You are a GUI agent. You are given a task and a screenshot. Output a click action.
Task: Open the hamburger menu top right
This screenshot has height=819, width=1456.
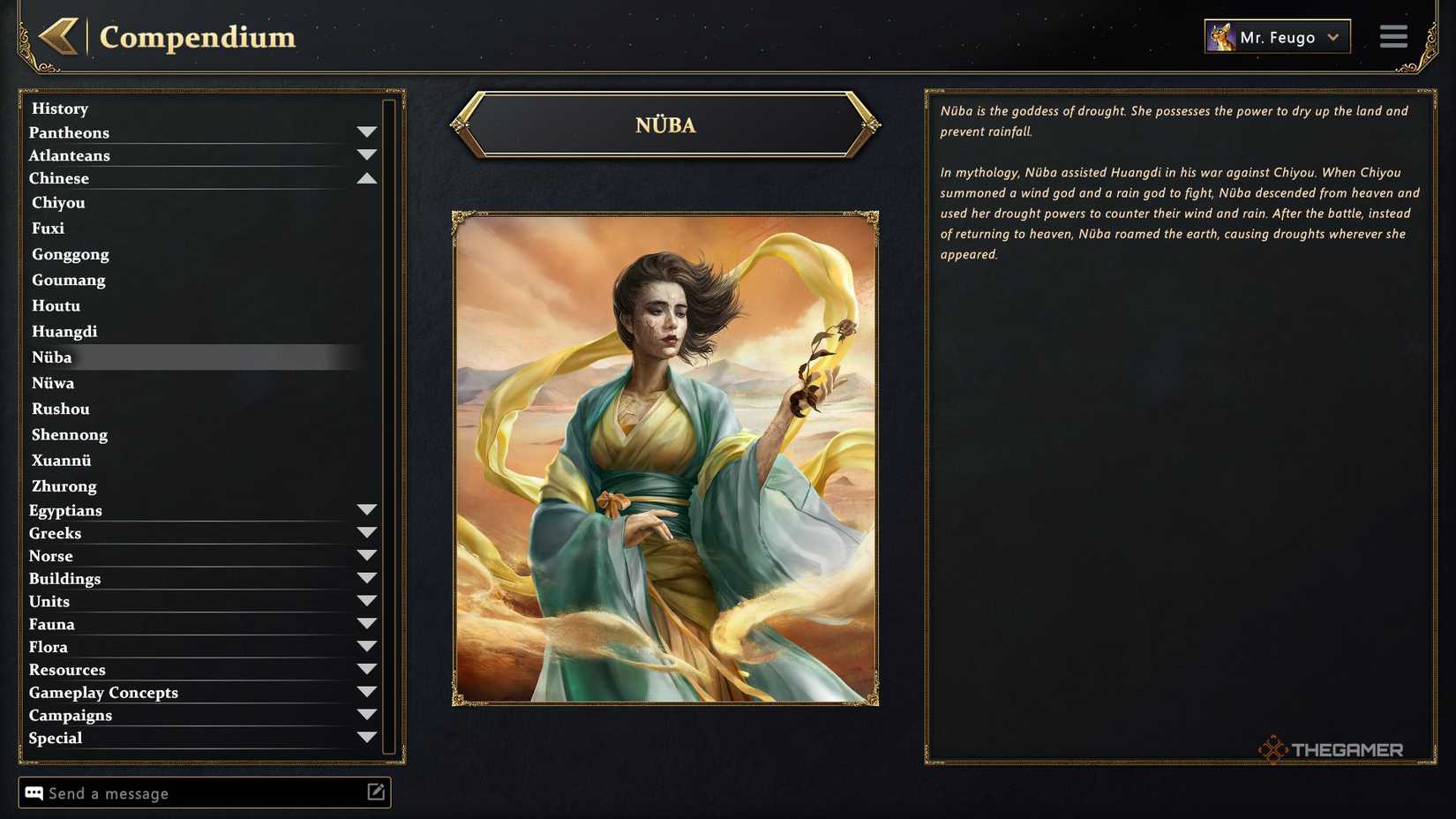[x=1393, y=36]
